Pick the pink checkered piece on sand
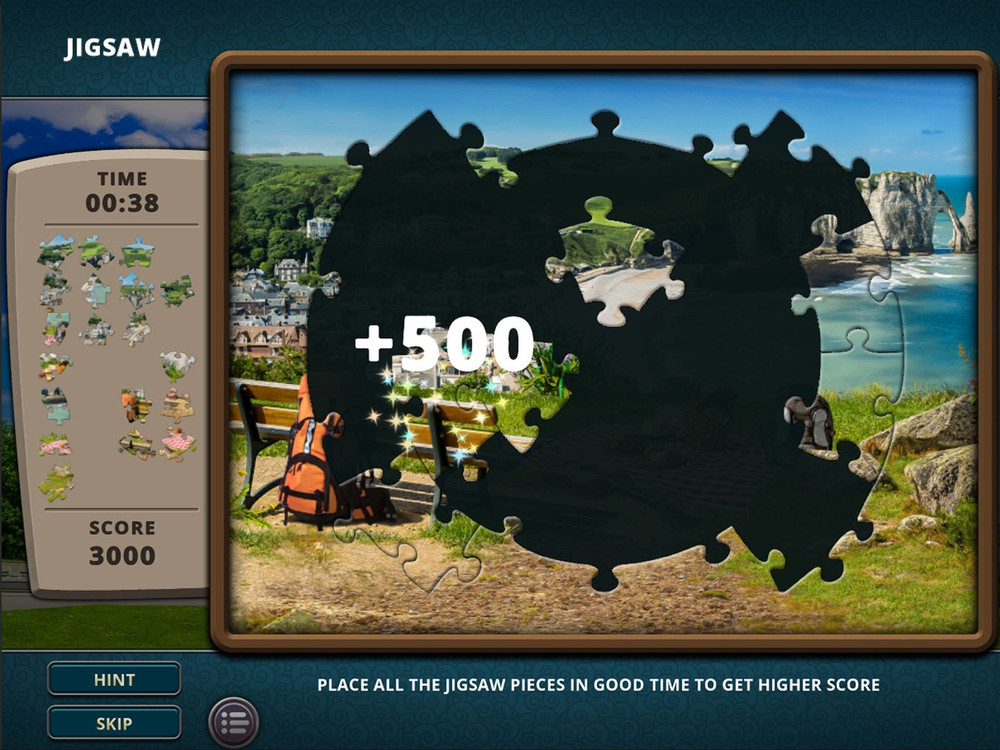The image size is (1000, 750). click(178, 442)
